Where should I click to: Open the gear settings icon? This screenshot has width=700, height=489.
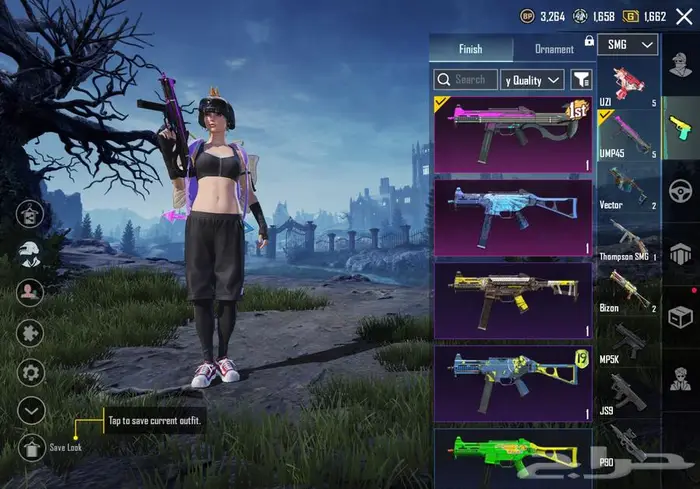click(x=30, y=372)
